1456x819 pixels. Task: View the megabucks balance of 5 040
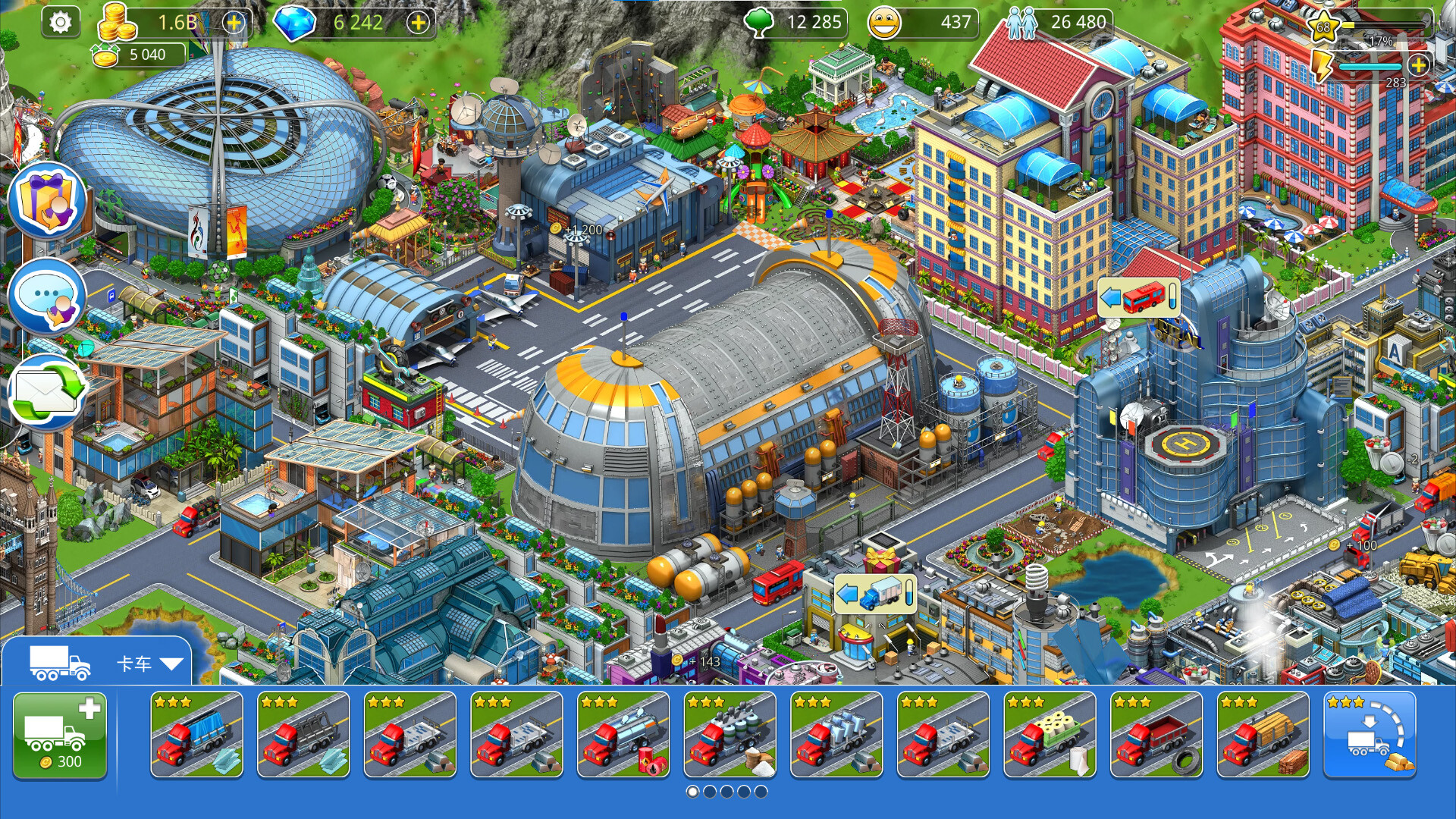pos(143,55)
